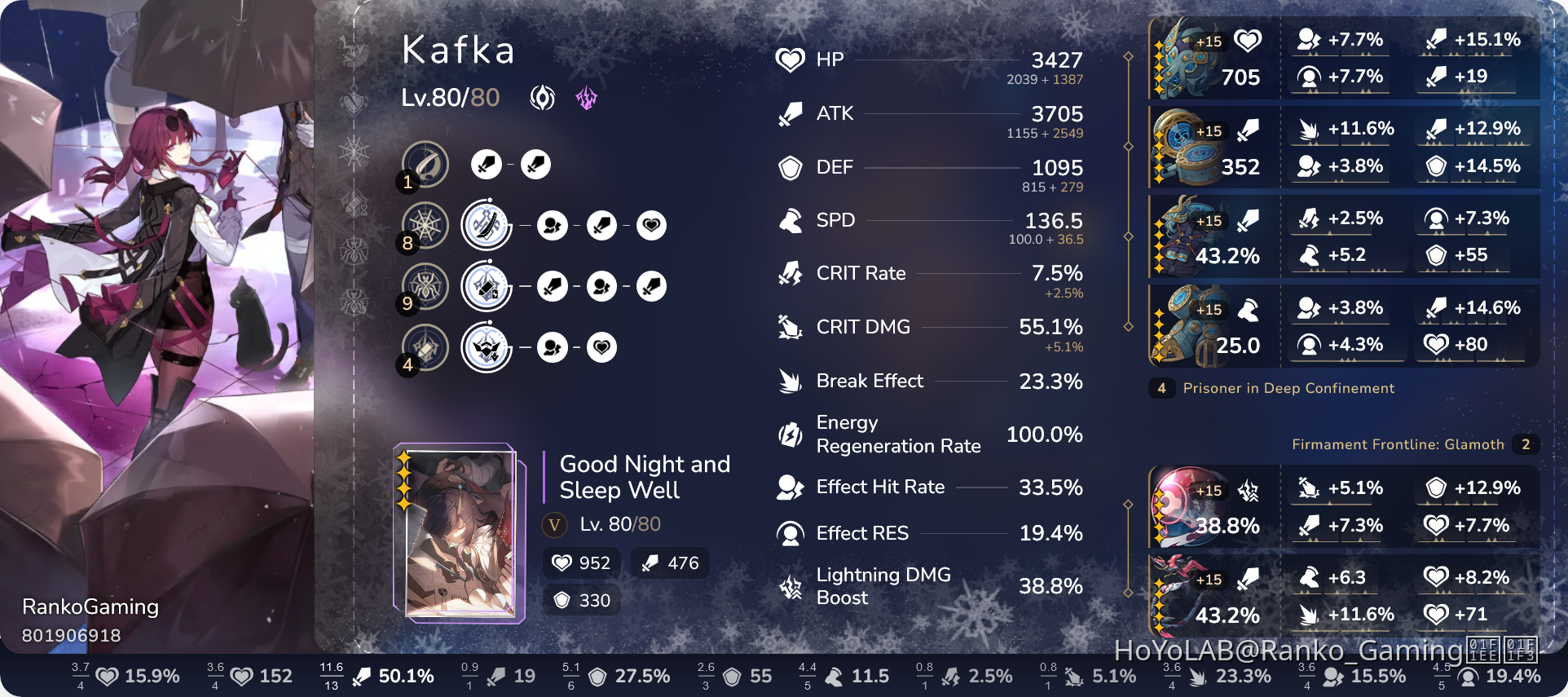
Task: Select the head relic showing 705 HP
Action: 1212,59
